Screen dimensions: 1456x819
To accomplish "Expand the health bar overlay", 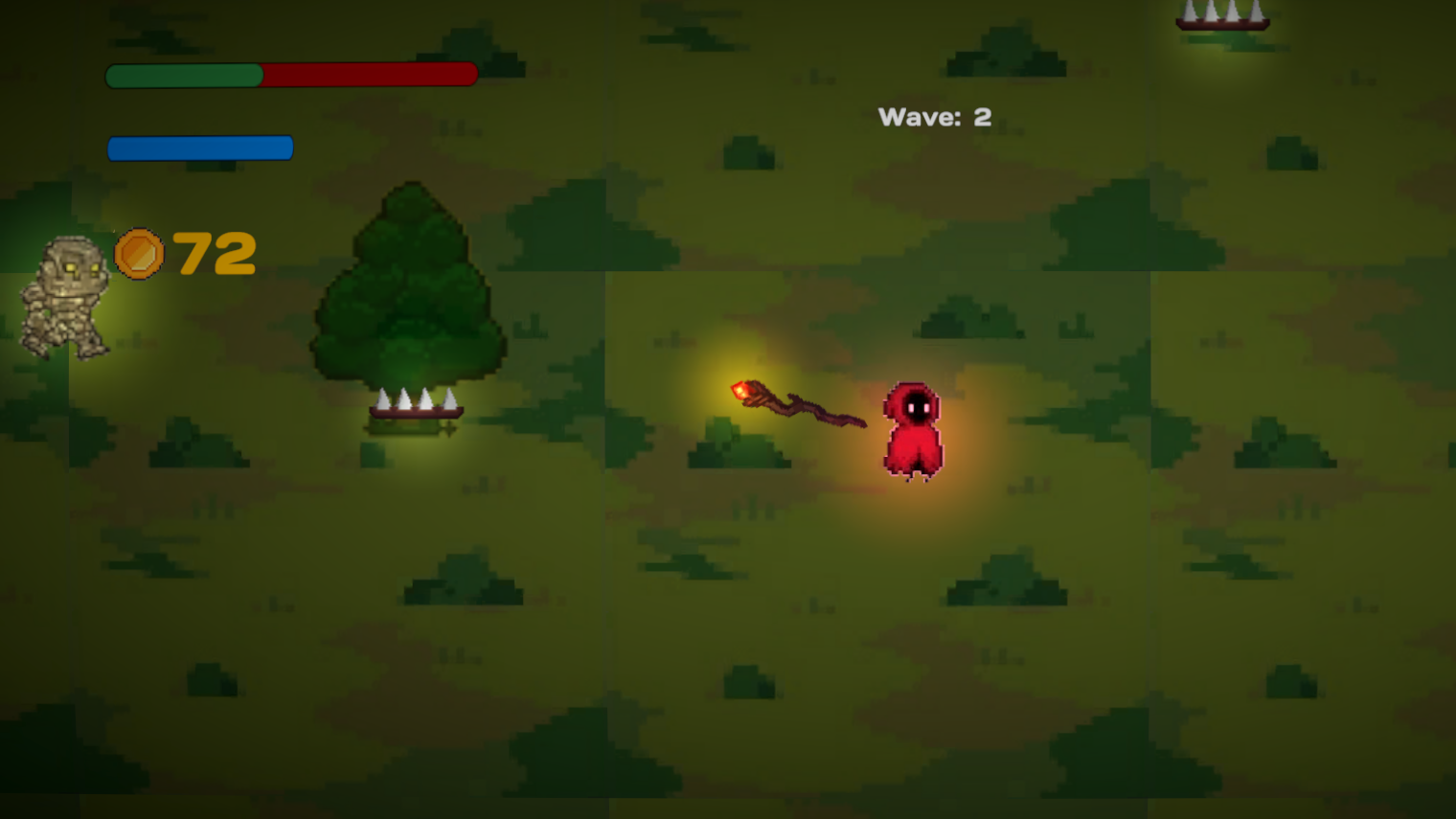I will [291, 73].
